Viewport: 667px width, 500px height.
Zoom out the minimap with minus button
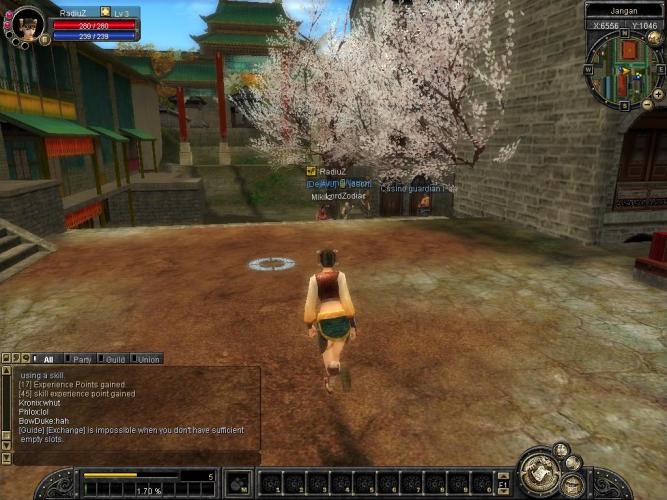(x=647, y=104)
